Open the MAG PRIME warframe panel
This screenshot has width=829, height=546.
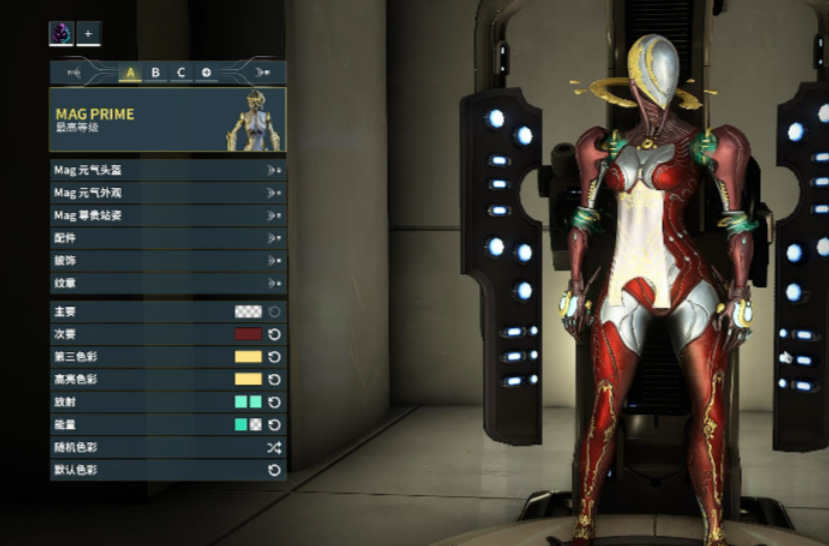[x=168, y=120]
